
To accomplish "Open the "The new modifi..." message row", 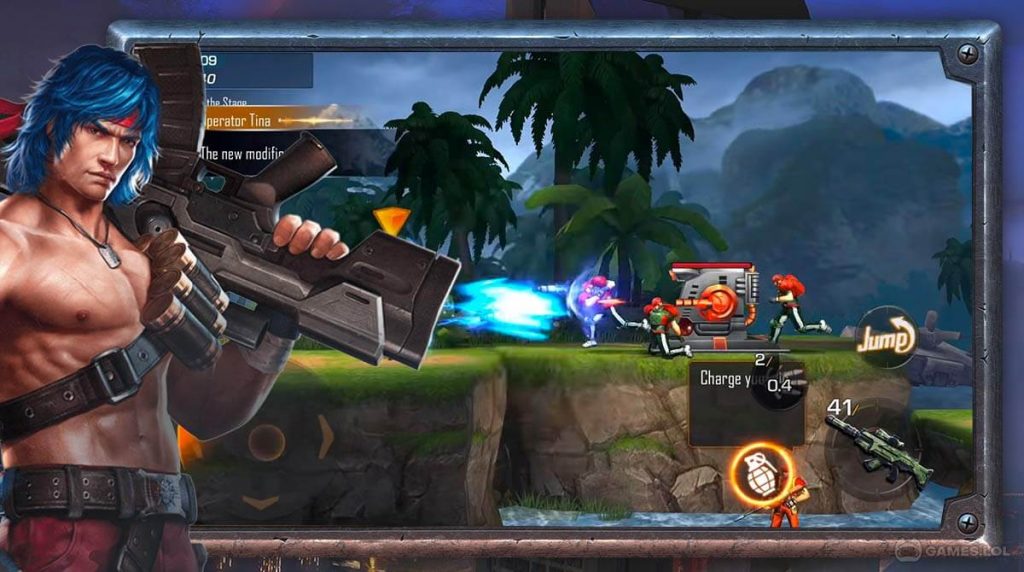I will coord(250,154).
